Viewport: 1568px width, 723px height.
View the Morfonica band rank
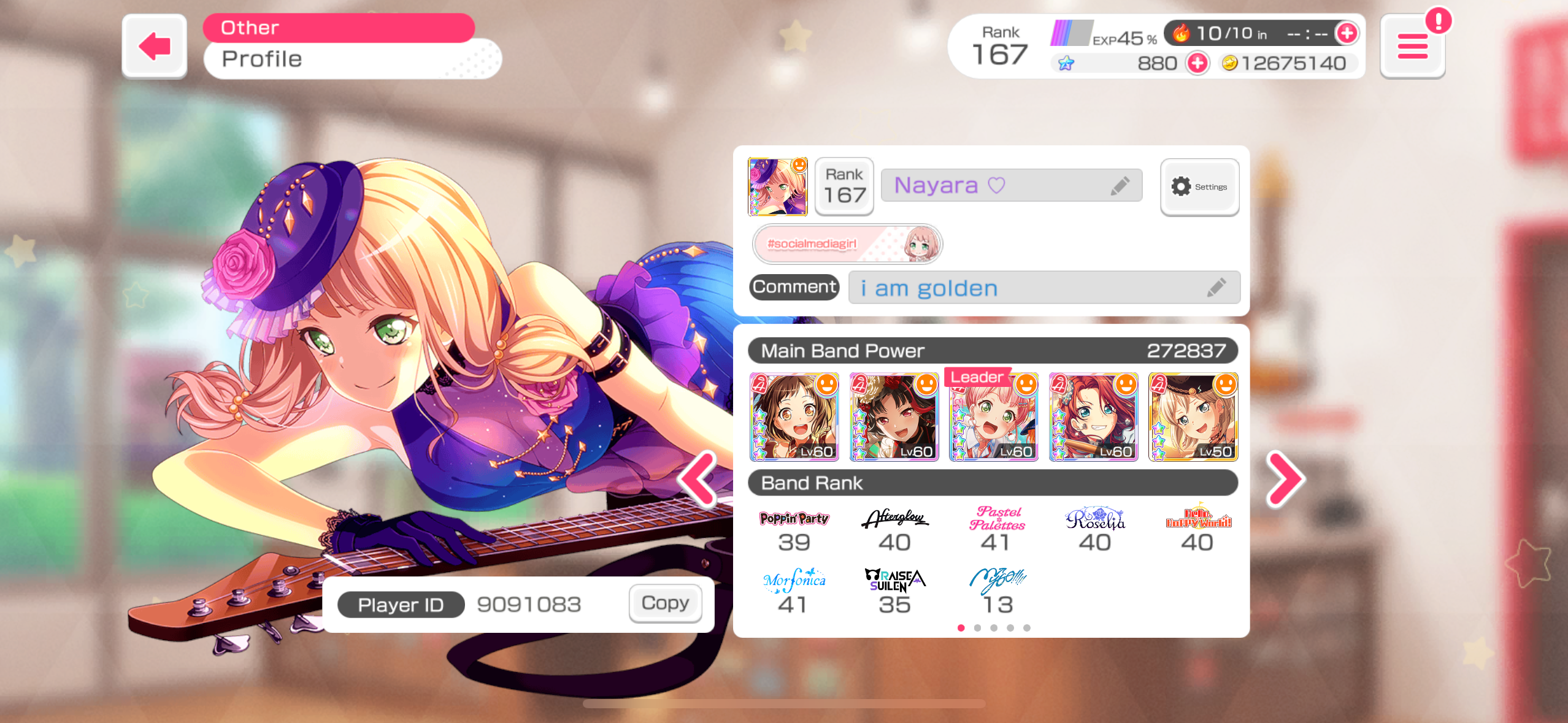point(794,592)
